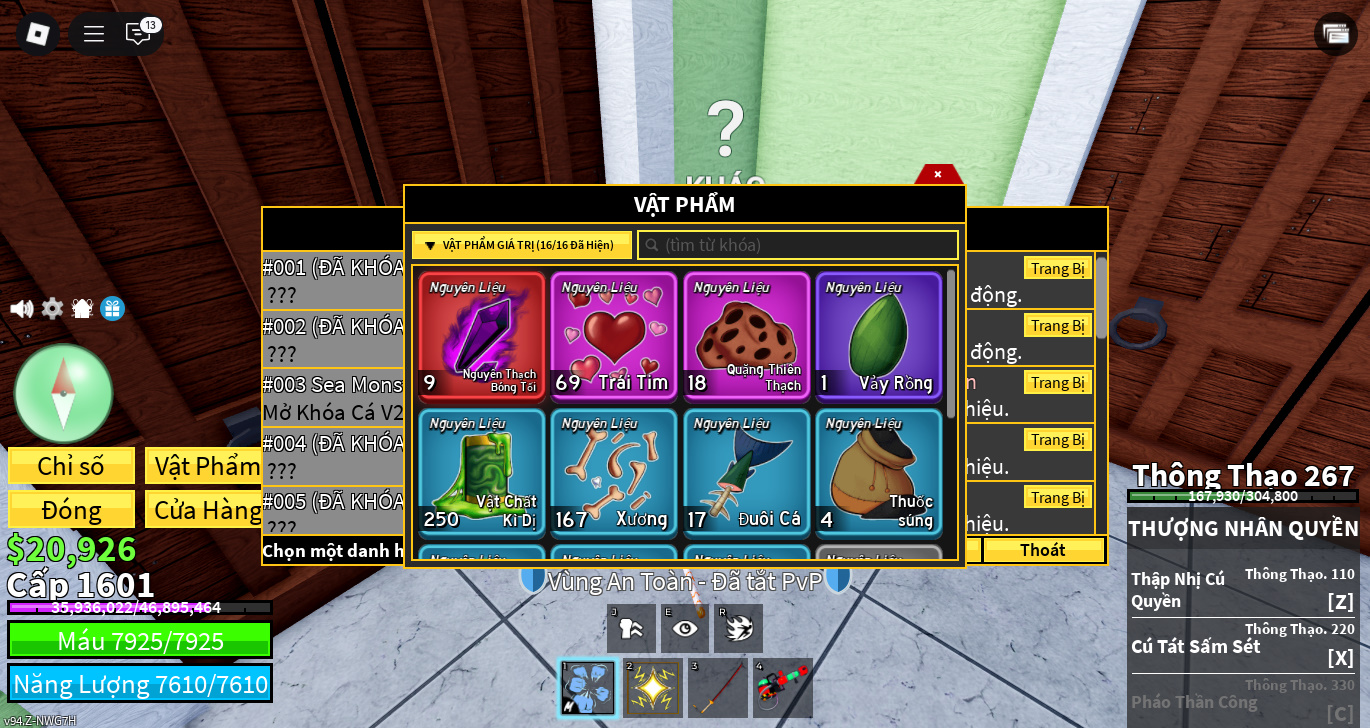Select the Xương bones item

[x=614, y=472]
